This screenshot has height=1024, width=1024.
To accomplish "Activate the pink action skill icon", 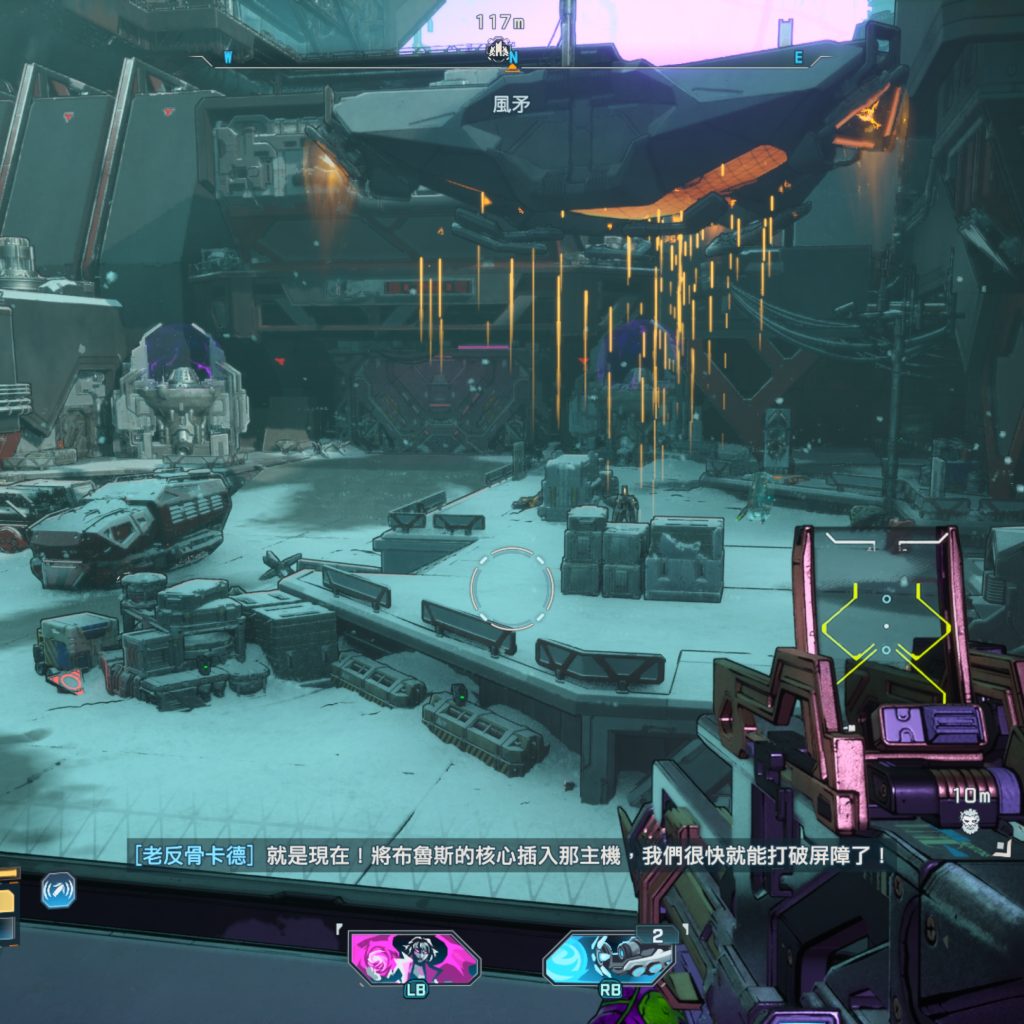I will (x=414, y=957).
